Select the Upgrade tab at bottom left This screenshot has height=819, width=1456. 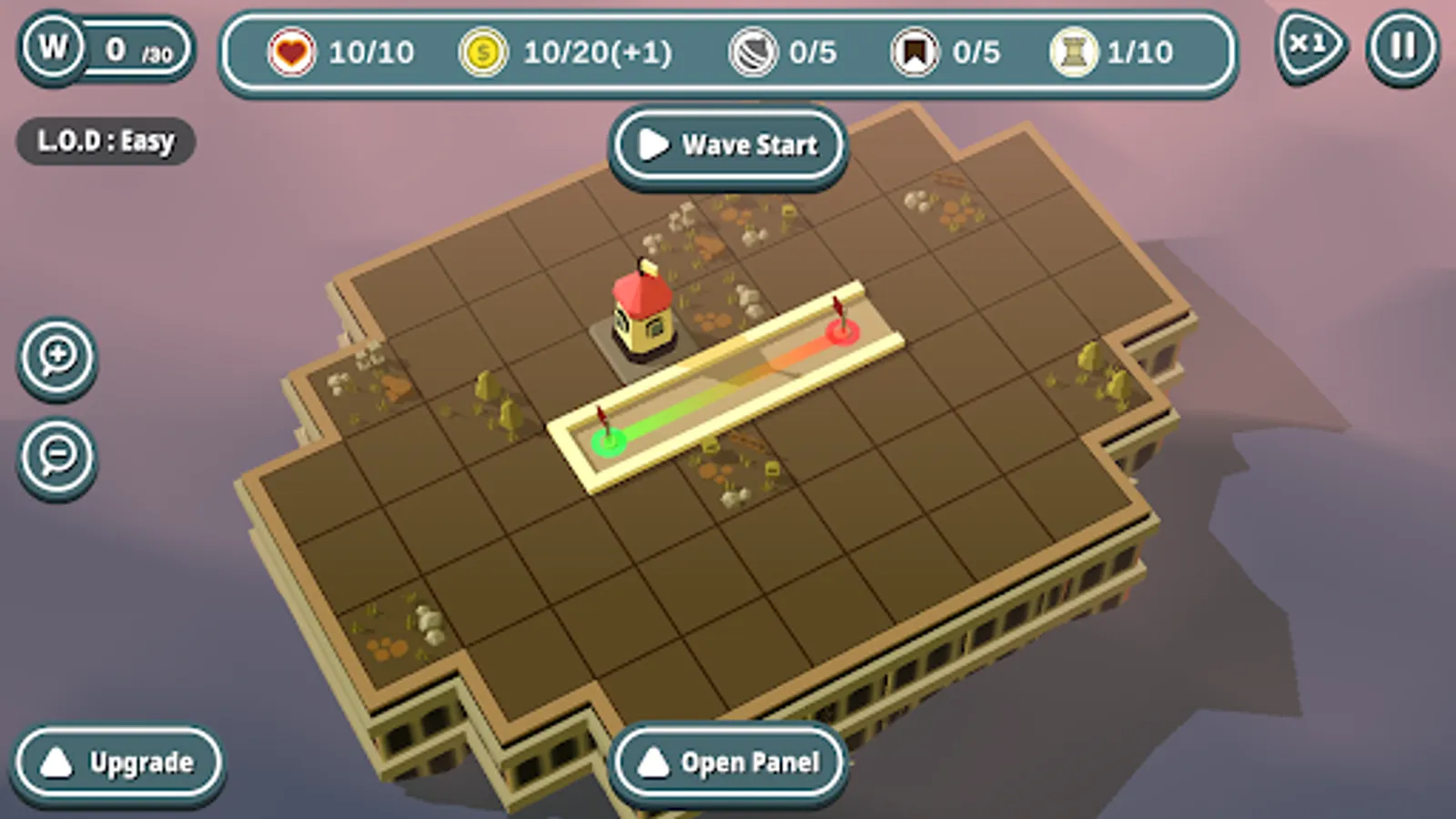click(x=117, y=763)
